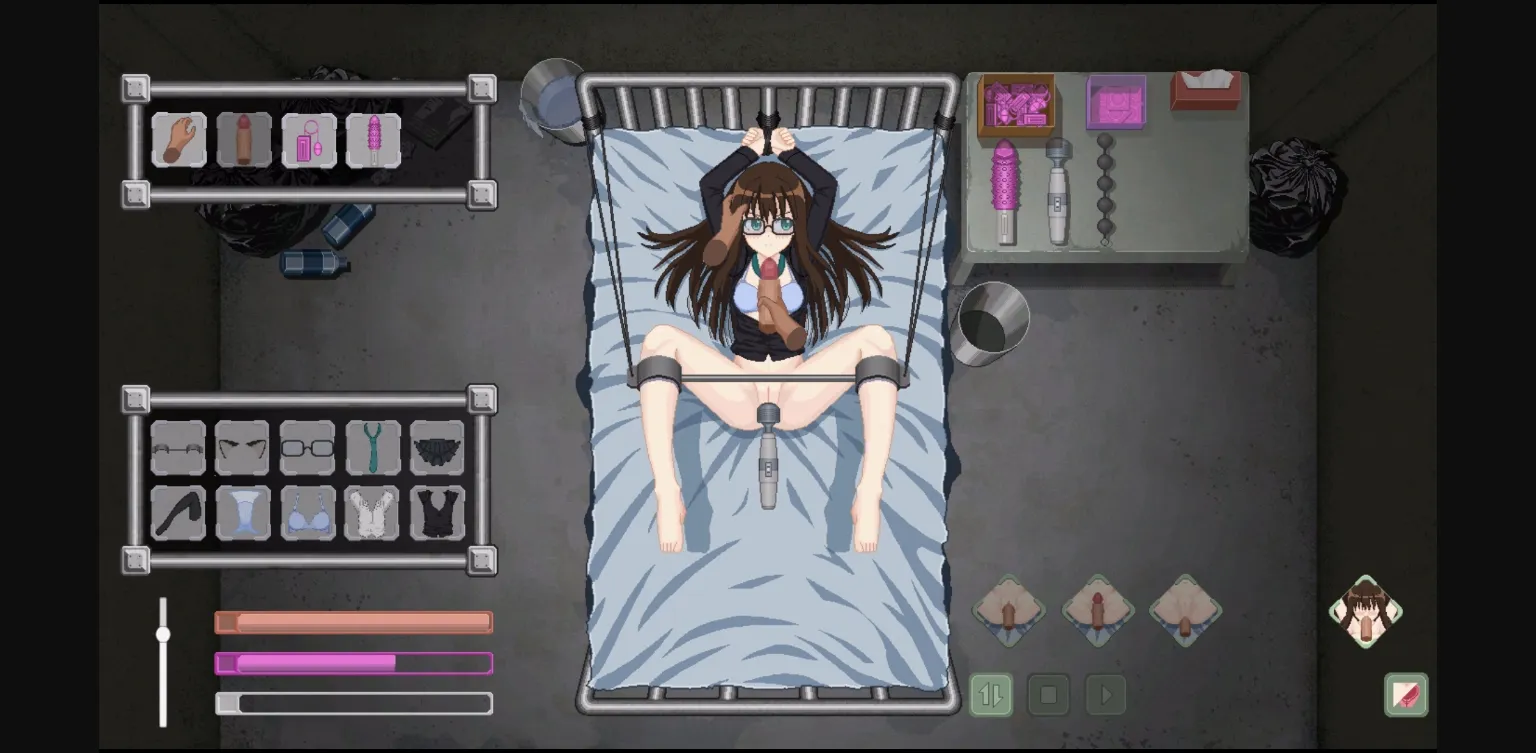Select the middle penetration position thumbnail

(1097, 612)
